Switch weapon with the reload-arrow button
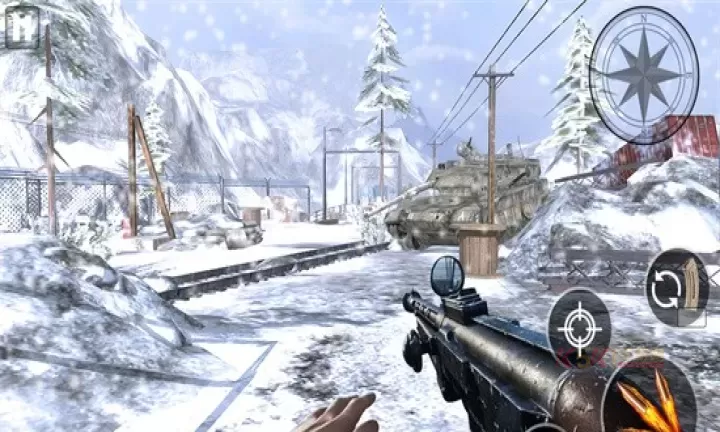 [677, 288]
